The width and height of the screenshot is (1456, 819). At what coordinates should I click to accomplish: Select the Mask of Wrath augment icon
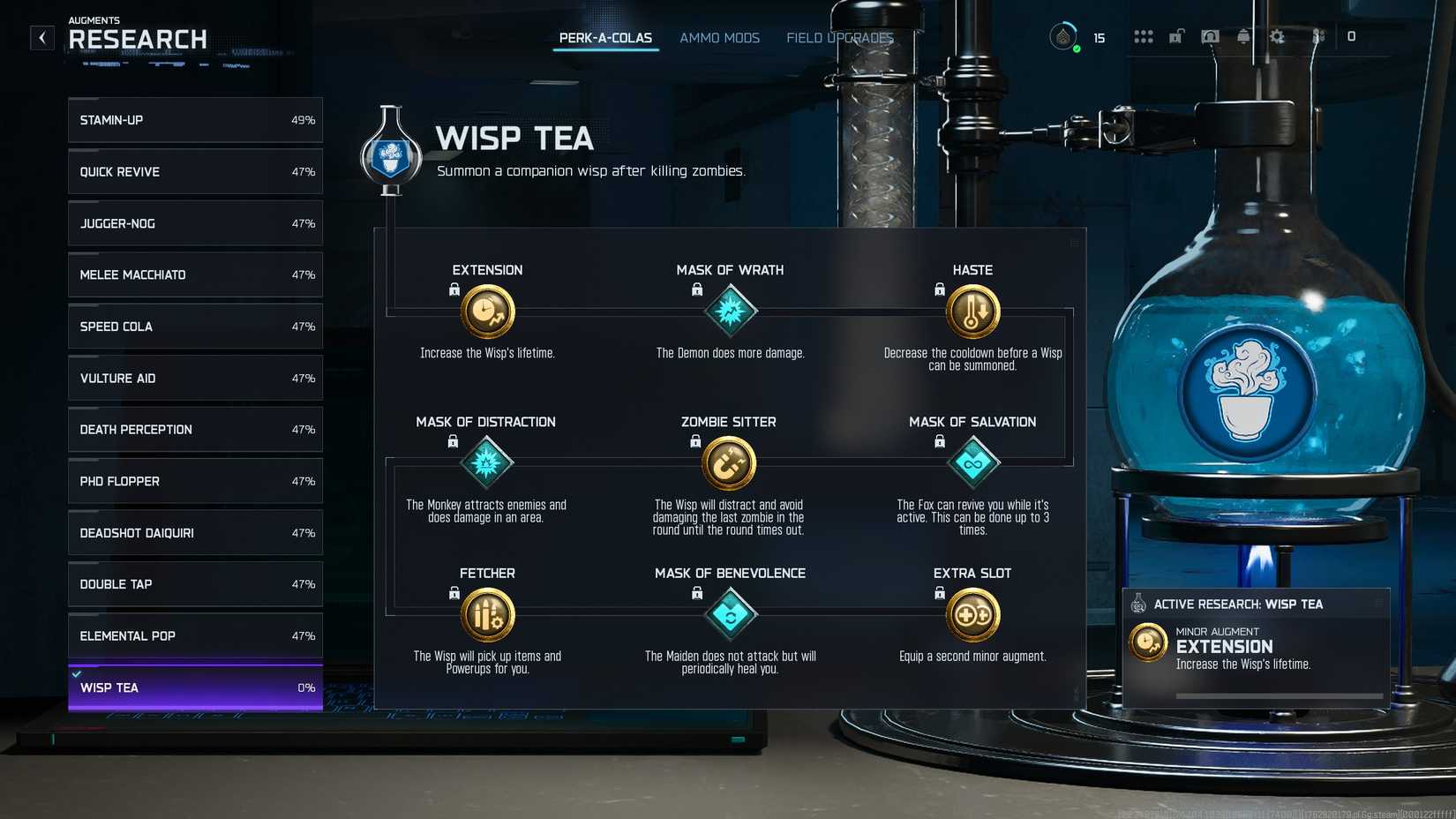(x=730, y=311)
